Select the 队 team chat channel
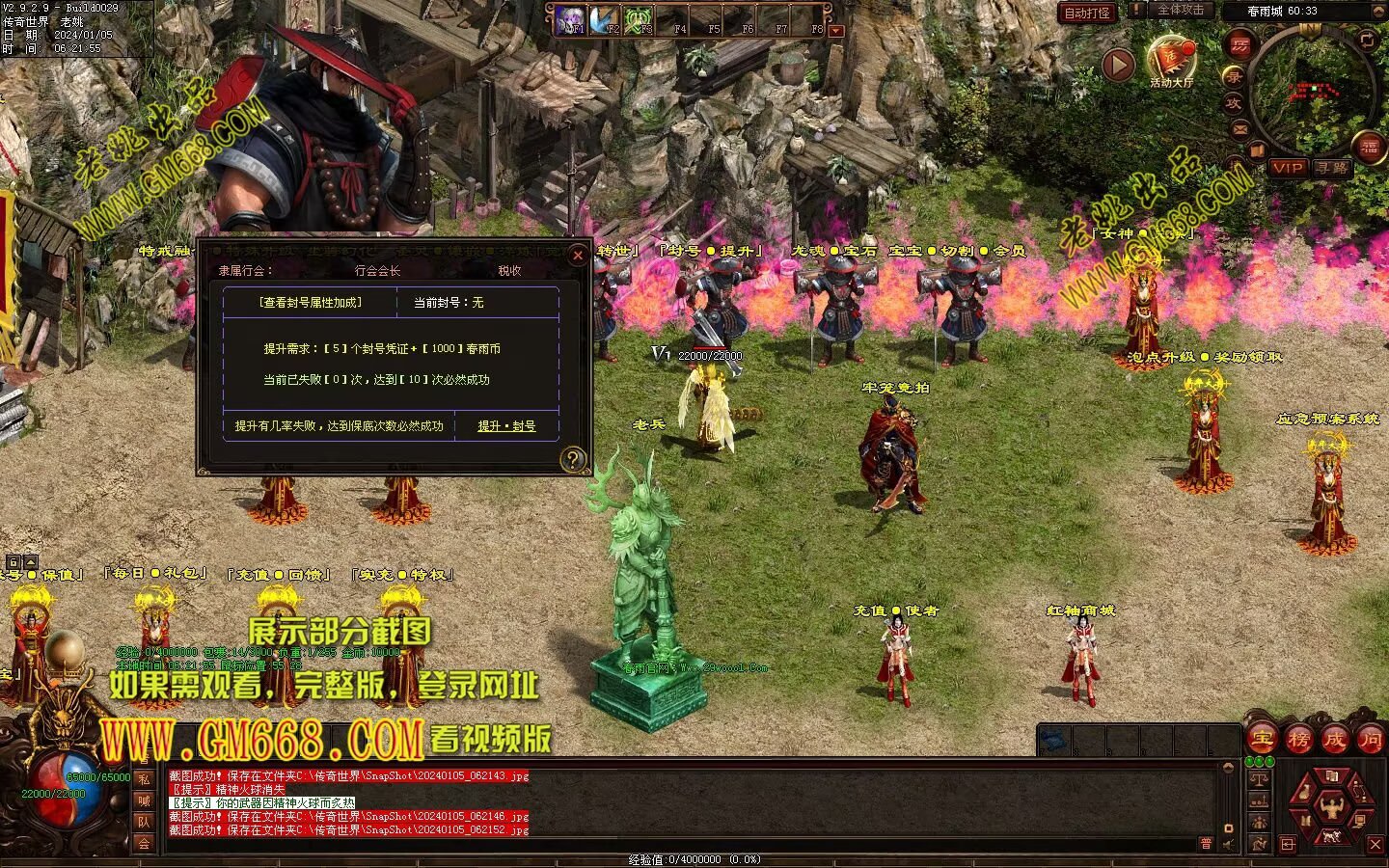Viewport: 1389px width, 868px height. coord(144,822)
